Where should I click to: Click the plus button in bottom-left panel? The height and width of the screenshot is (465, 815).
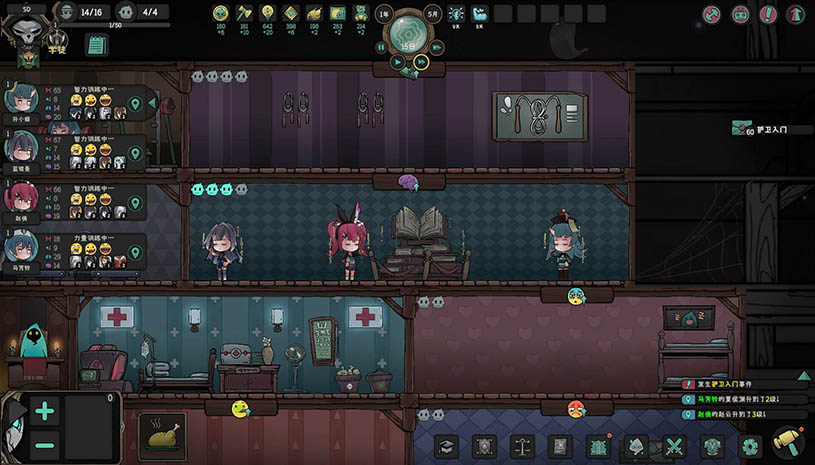coord(45,410)
